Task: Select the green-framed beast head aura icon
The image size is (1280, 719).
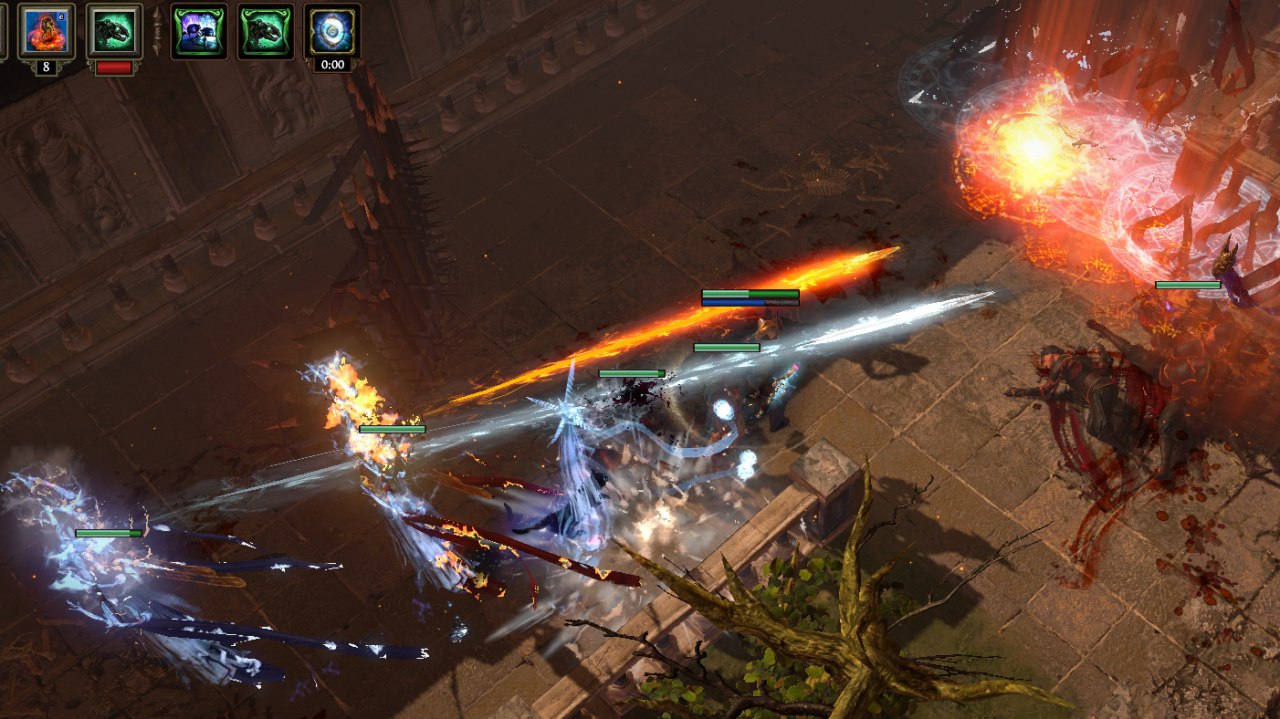Action: point(266,31)
